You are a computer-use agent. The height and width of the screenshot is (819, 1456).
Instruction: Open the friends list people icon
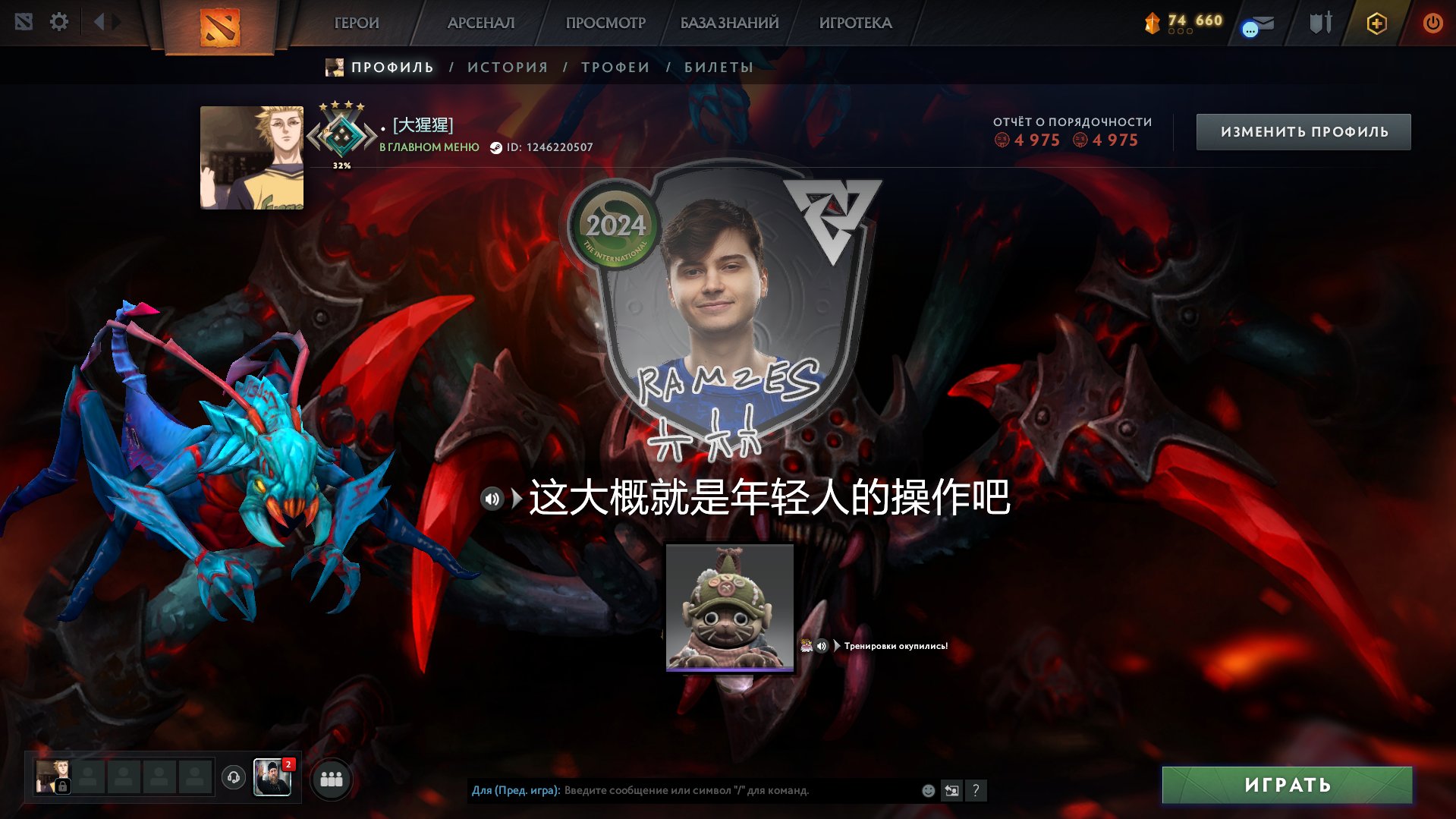330,777
